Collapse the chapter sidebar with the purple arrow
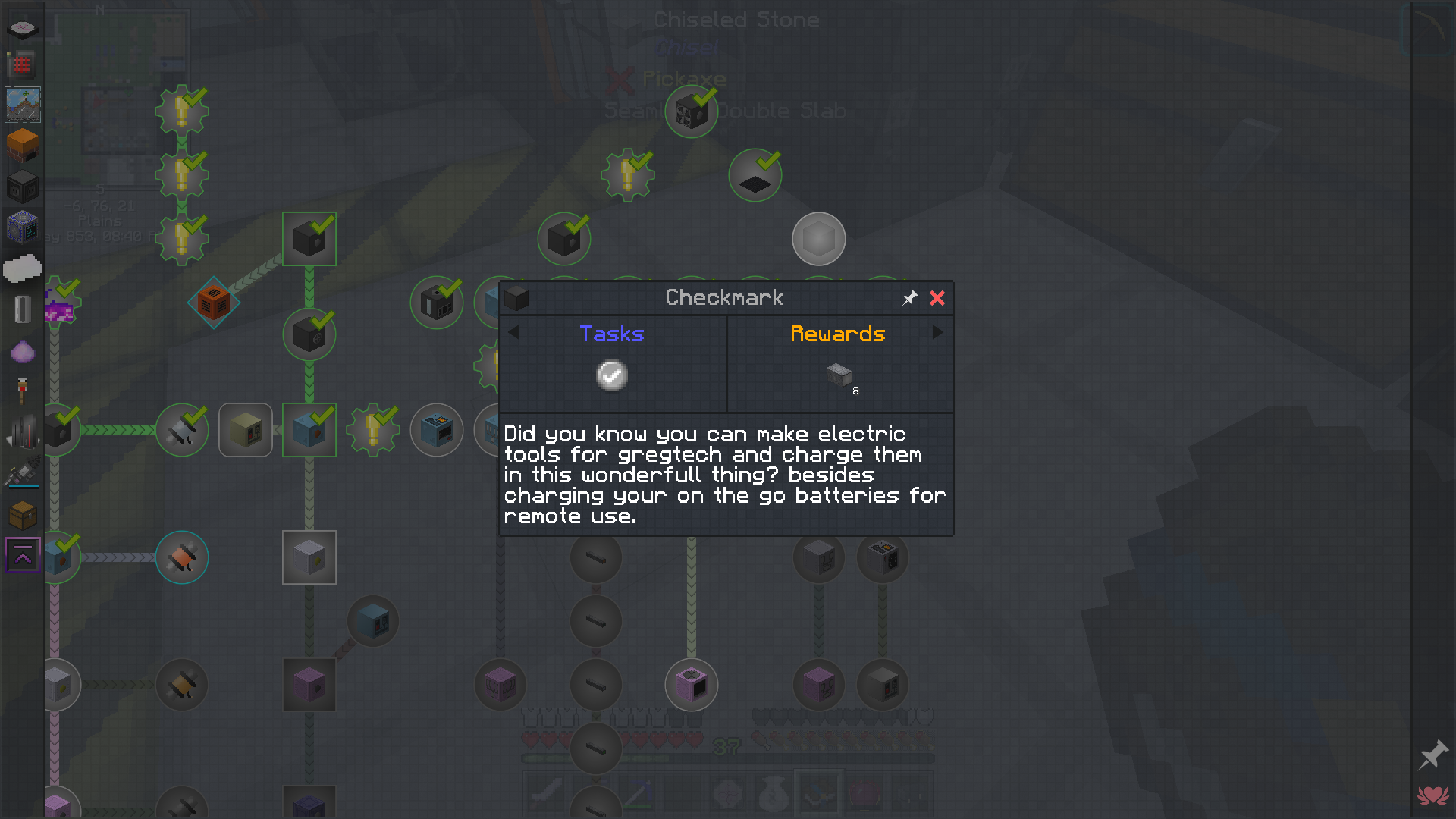This screenshot has height=819, width=1456. pos(22,555)
